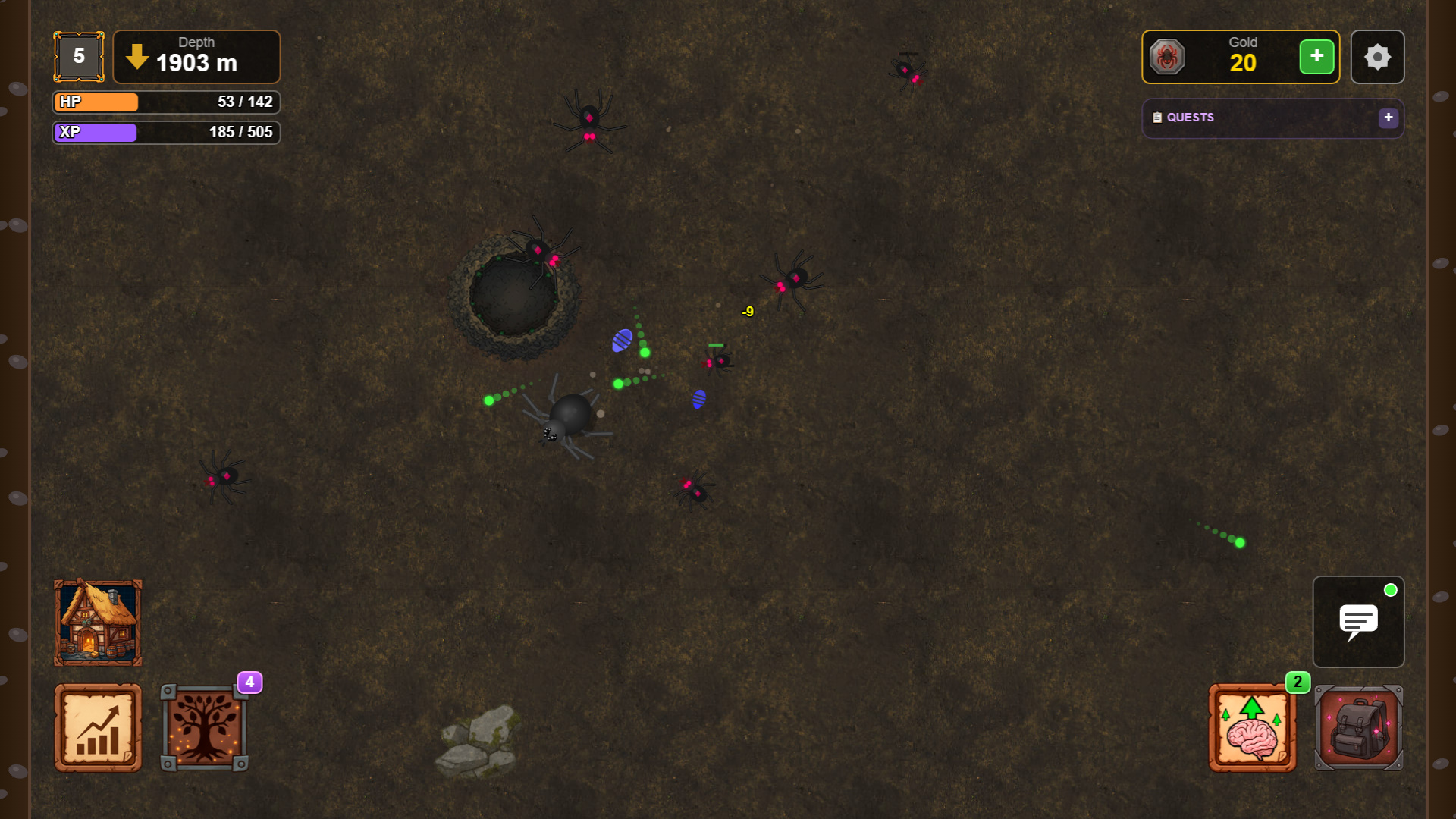Open the chat message panel

click(1358, 622)
